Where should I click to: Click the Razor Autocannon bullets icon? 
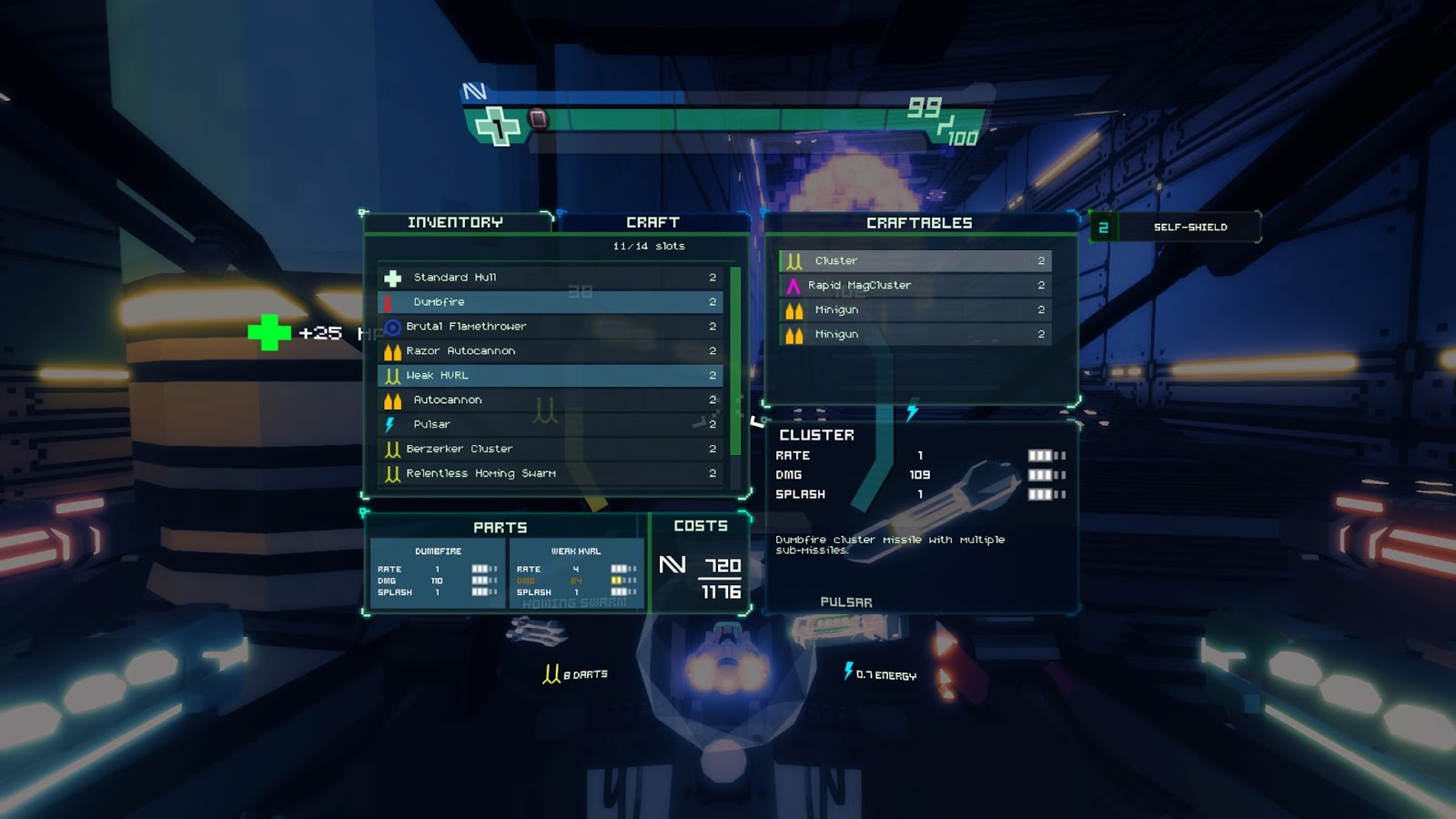point(393,350)
